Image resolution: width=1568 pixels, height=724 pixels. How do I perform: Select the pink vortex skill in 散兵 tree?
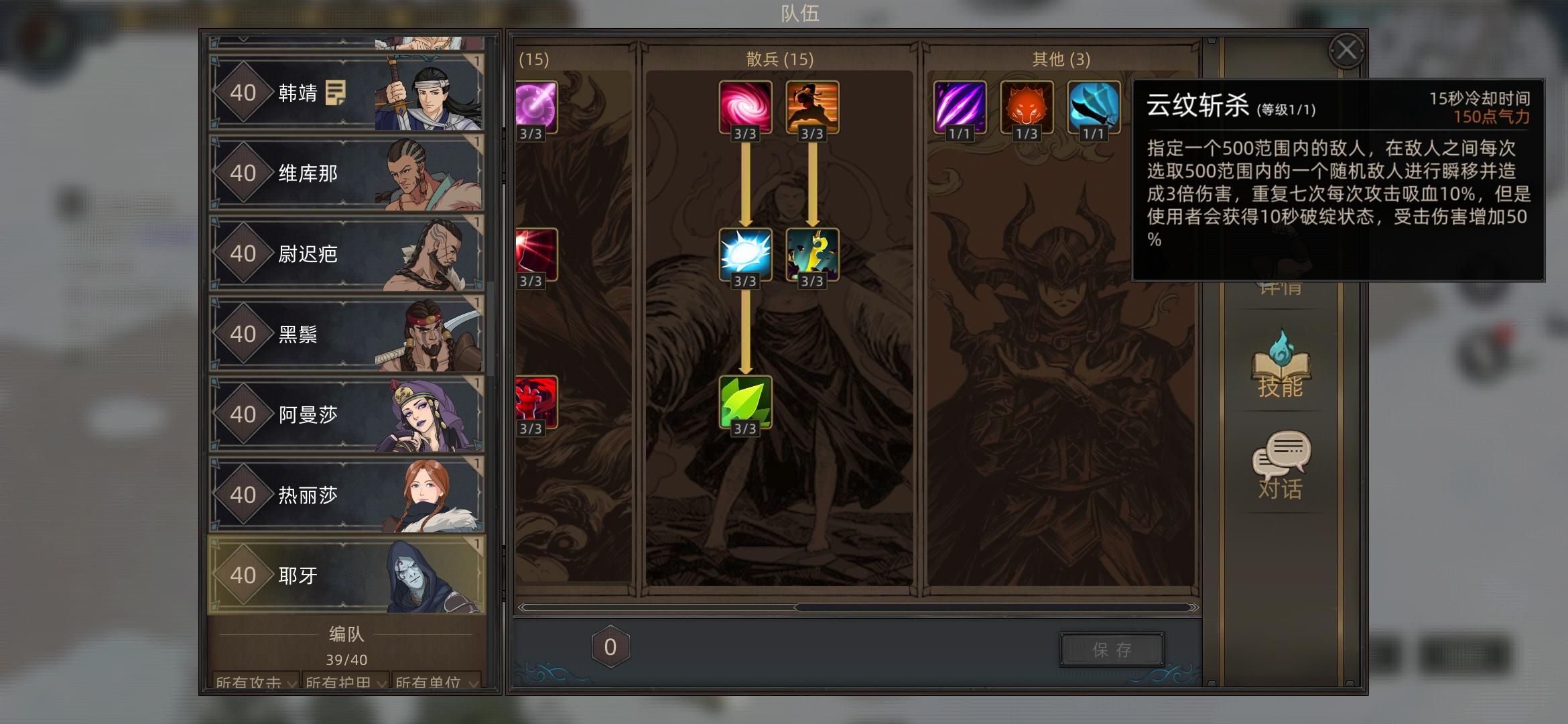[x=746, y=107]
